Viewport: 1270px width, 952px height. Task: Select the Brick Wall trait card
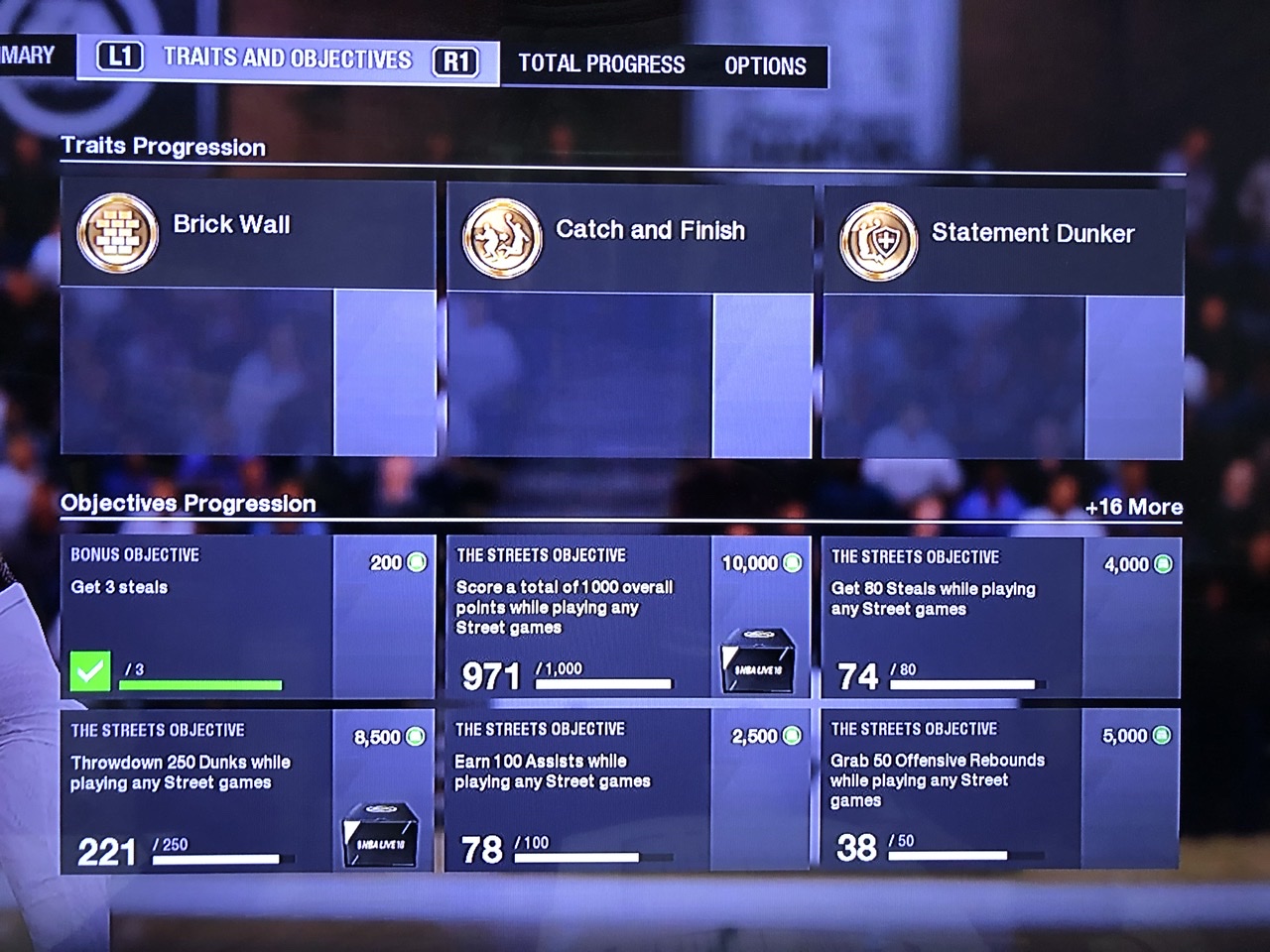click(248, 317)
